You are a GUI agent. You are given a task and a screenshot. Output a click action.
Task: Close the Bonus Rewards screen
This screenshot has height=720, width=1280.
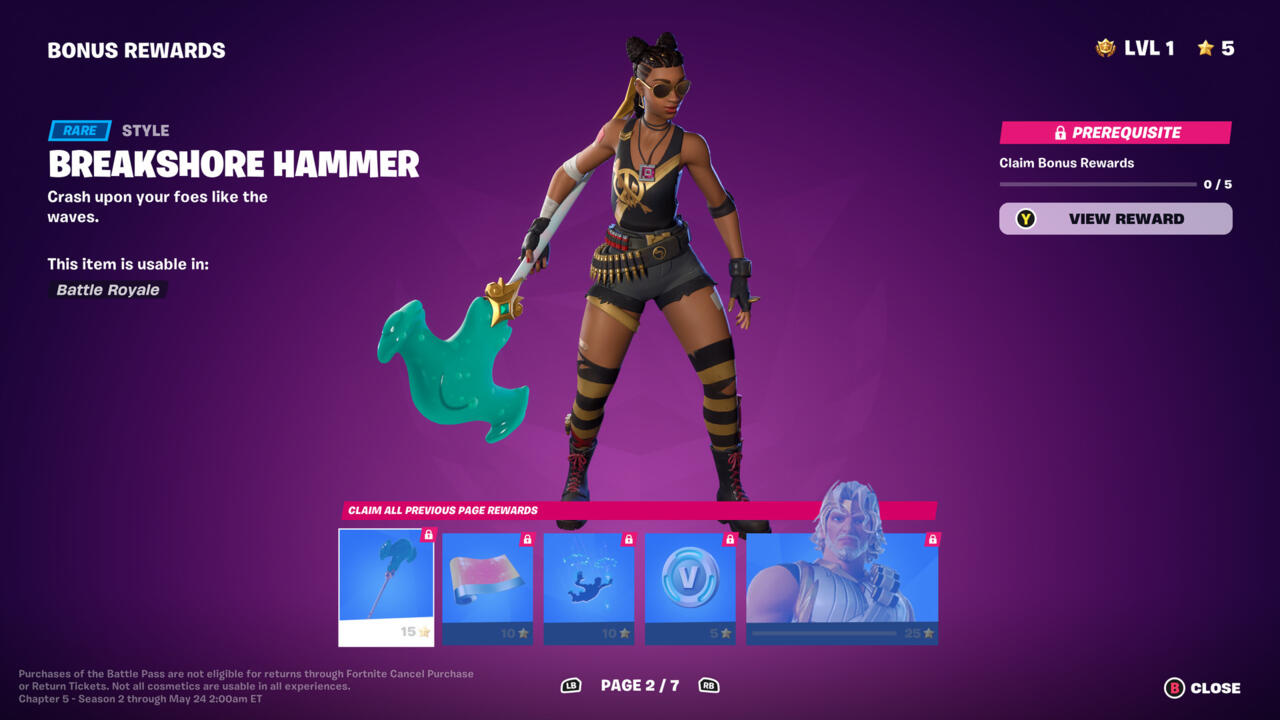pos(1203,688)
